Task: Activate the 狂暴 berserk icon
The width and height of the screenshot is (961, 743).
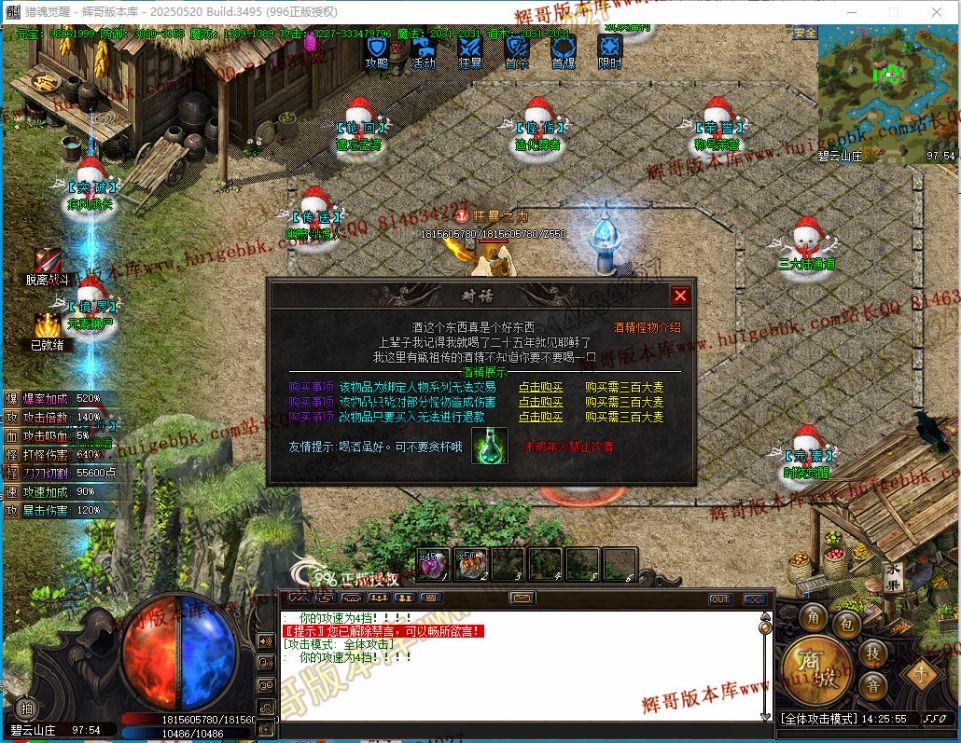Action: point(470,49)
